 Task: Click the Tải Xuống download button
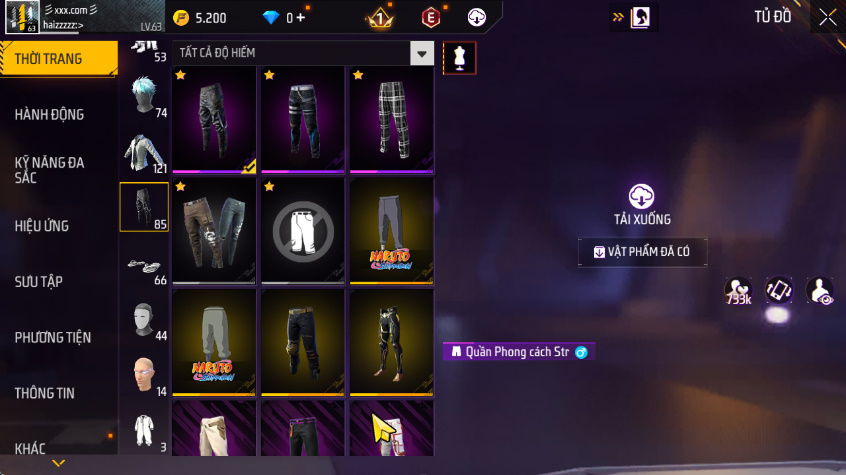[642, 205]
